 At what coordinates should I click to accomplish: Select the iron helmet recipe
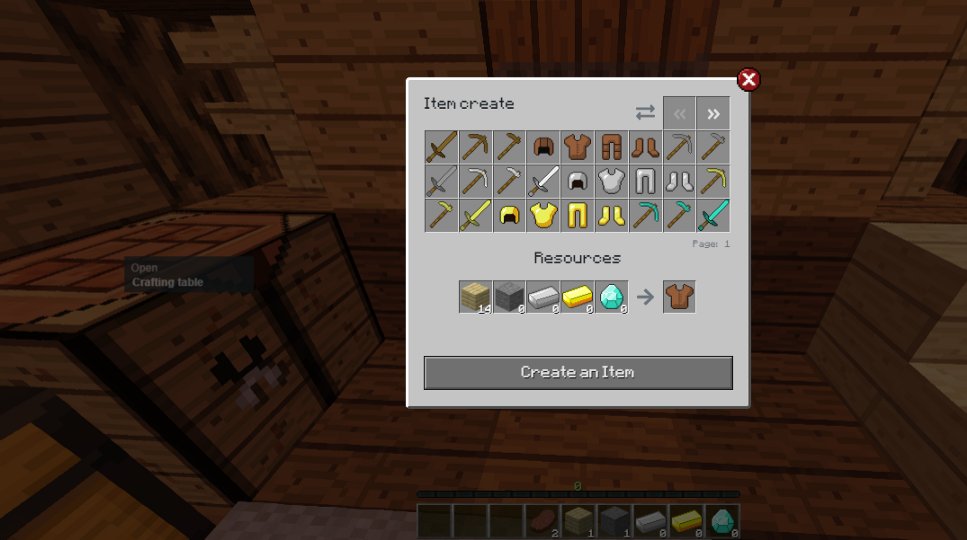coord(577,181)
